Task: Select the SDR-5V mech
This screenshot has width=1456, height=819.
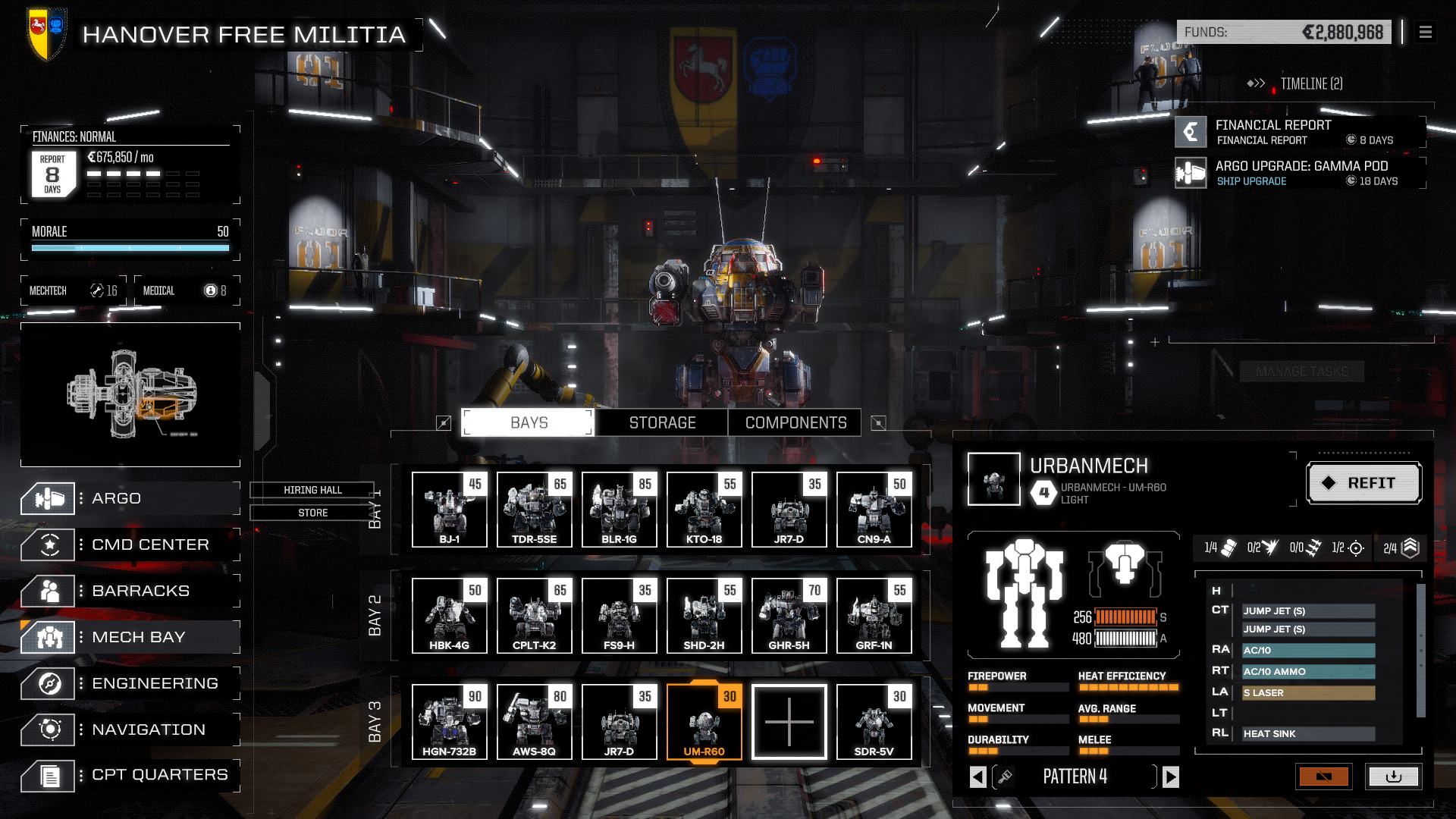Action: [x=874, y=721]
